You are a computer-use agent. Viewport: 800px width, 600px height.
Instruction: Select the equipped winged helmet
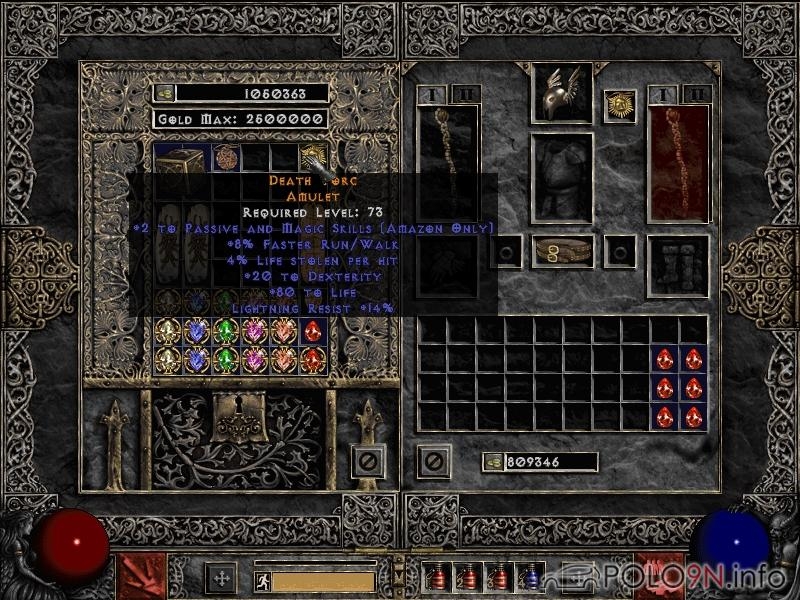[x=561, y=94]
